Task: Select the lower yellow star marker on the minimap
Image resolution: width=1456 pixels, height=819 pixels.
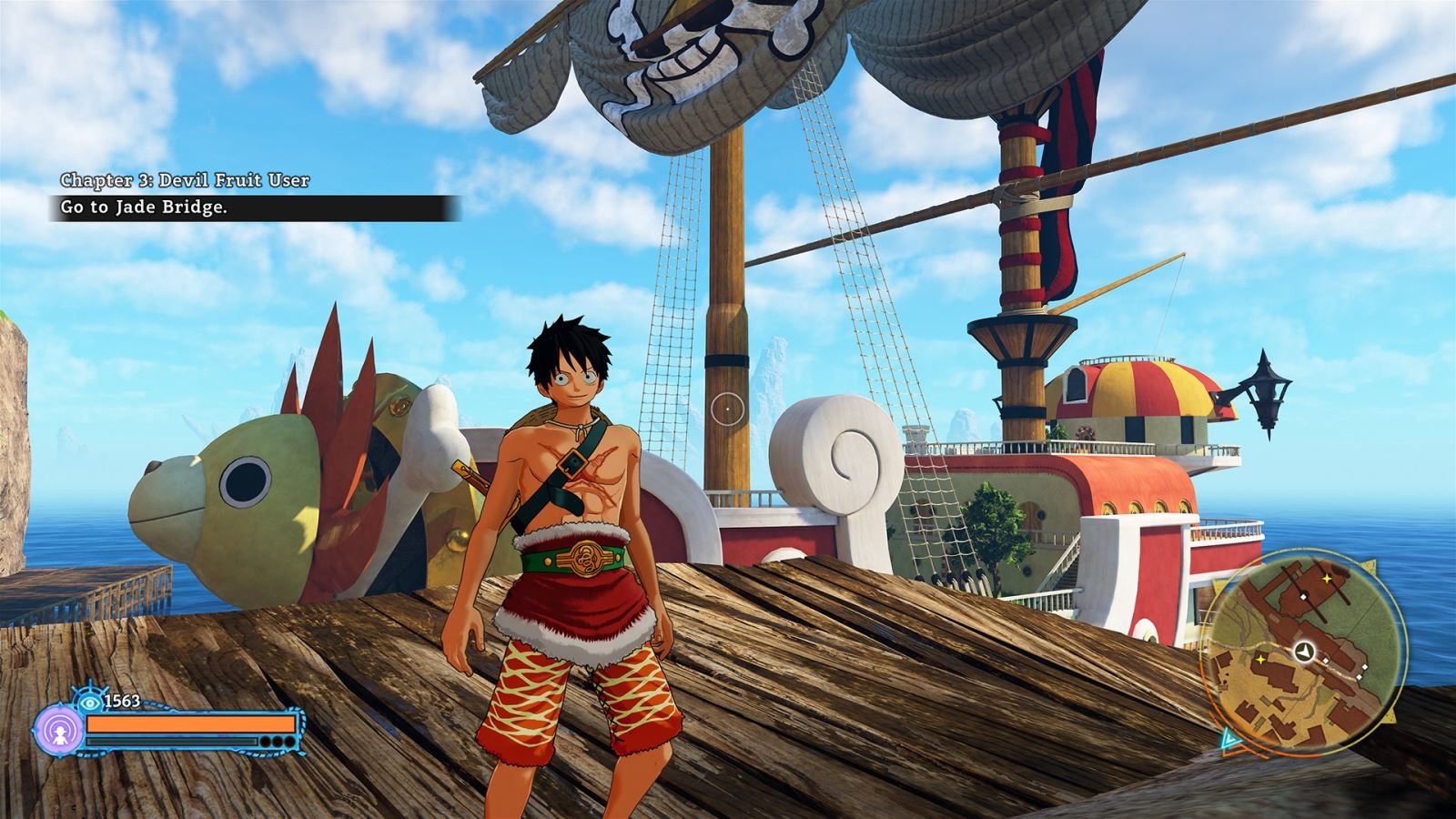Action: 1260,660
